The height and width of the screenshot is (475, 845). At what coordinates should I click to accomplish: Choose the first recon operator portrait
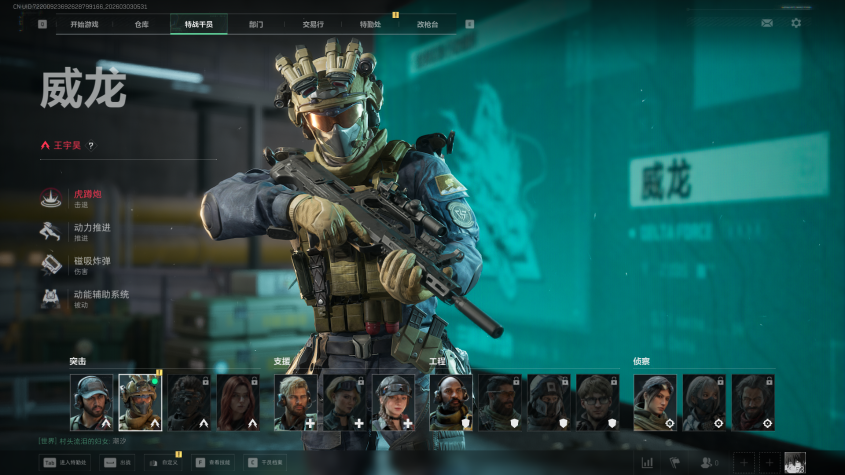pyautogui.click(x=654, y=402)
